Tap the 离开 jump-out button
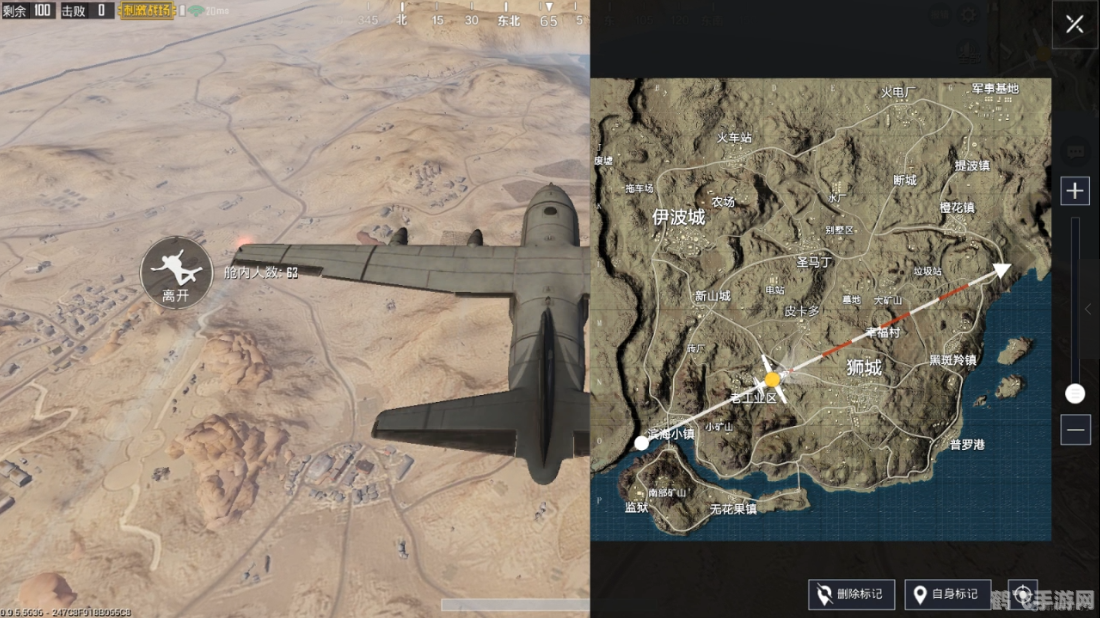The height and width of the screenshot is (618, 1100). tap(176, 272)
